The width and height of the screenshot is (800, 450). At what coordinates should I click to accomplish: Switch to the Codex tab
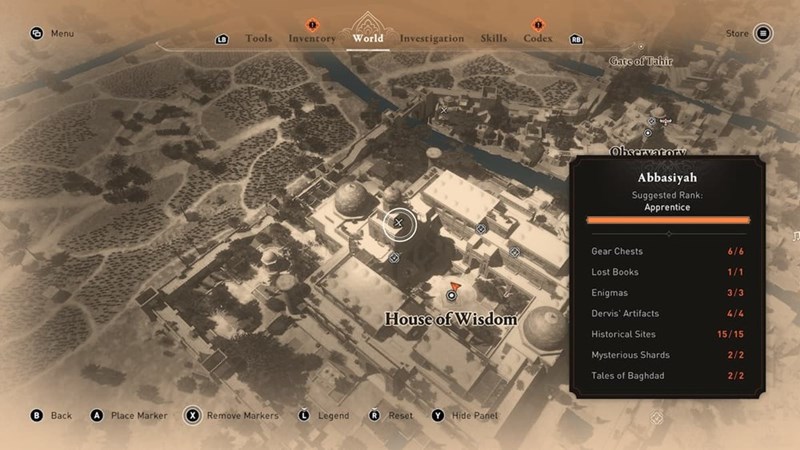click(538, 38)
